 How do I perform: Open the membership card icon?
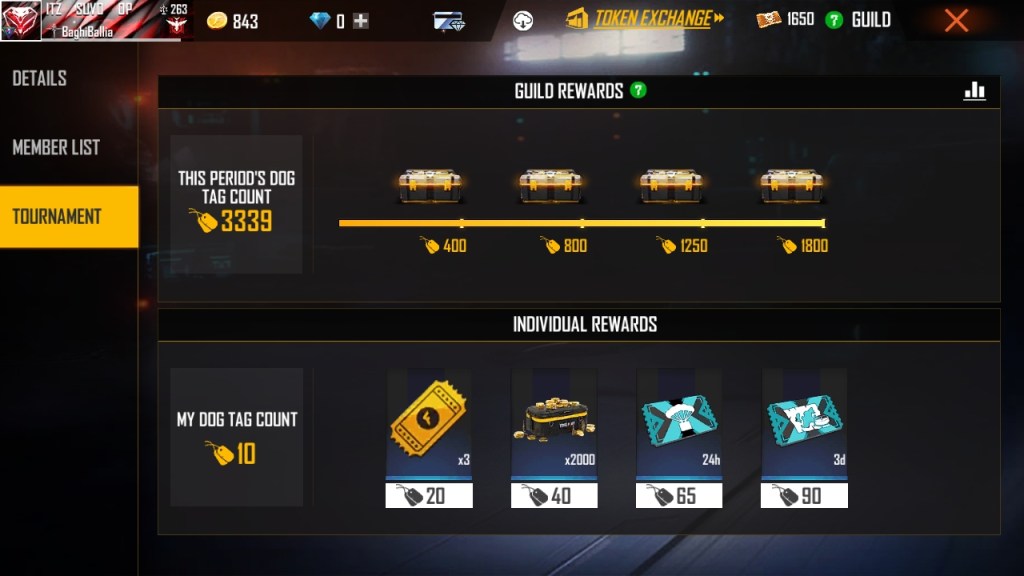(x=449, y=20)
